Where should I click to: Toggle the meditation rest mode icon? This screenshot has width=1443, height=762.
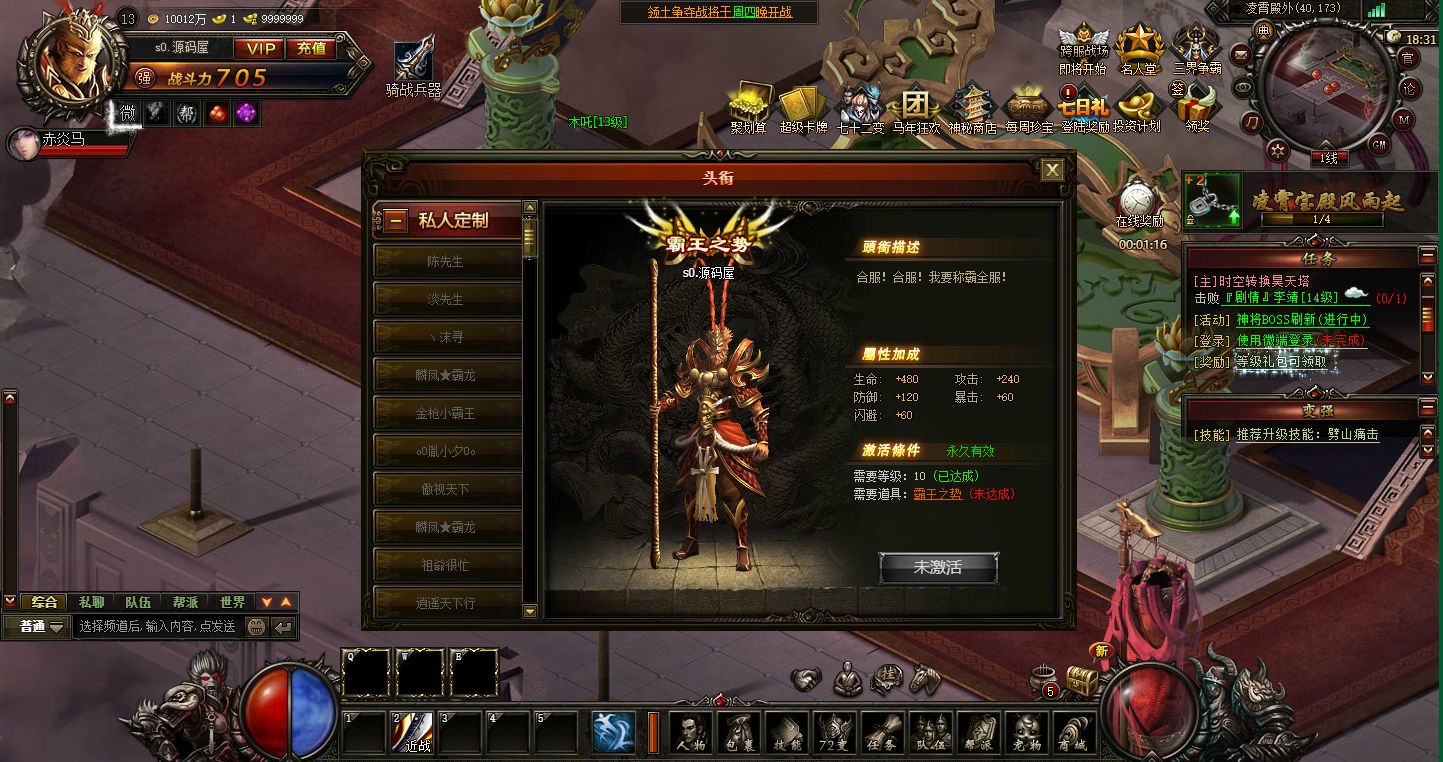coord(846,677)
